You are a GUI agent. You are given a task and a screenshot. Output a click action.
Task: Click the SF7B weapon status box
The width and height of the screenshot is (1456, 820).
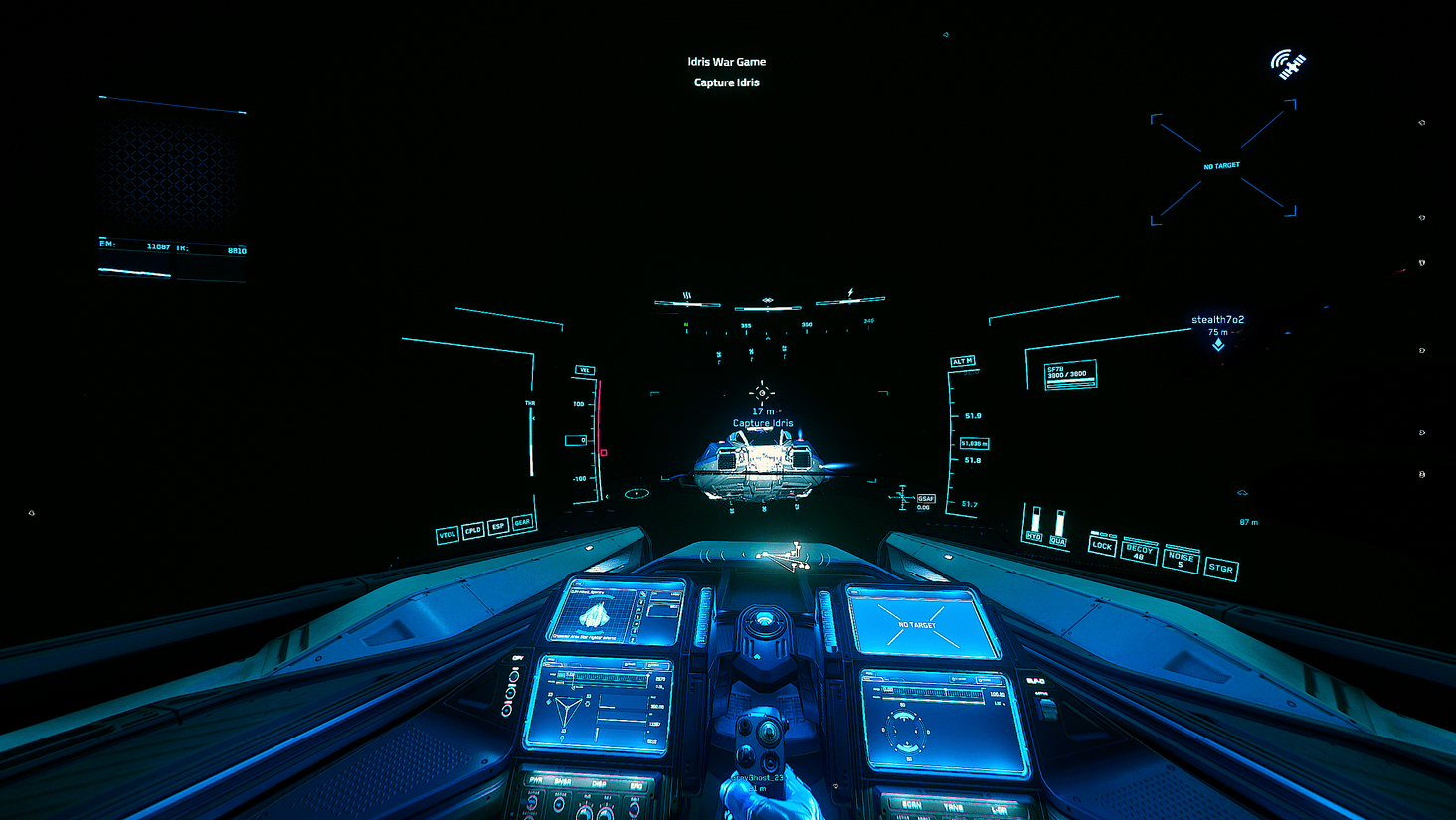click(x=1070, y=374)
